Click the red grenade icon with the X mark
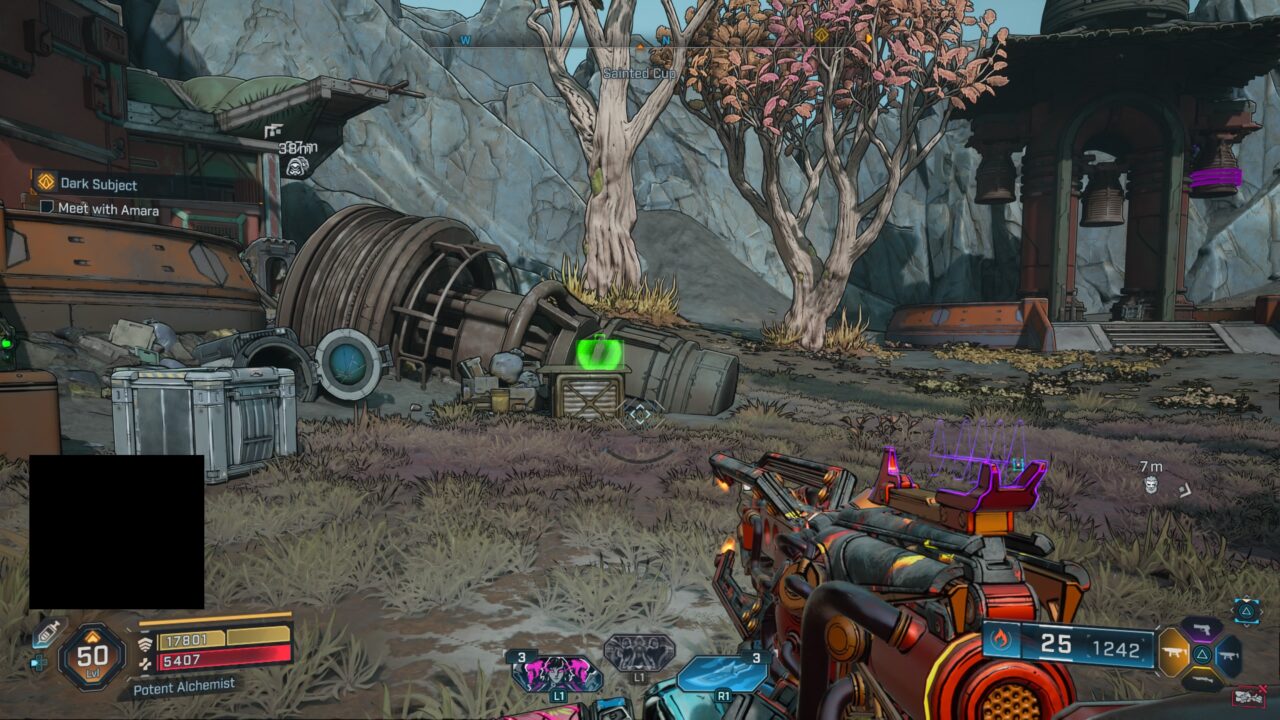The image size is (1280, 720). click(1250, 697)
